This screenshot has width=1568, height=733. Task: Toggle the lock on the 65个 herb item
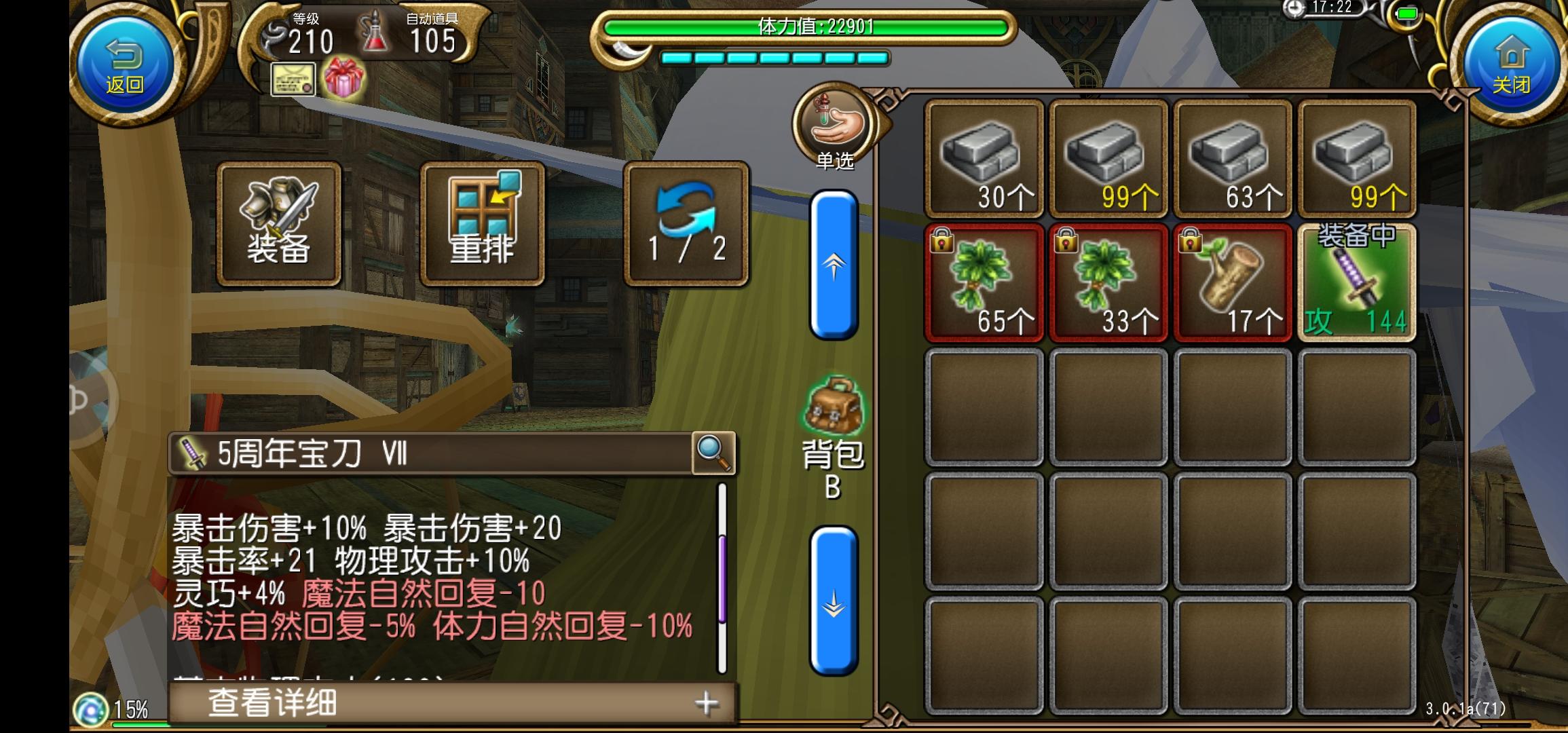point(944,242)
